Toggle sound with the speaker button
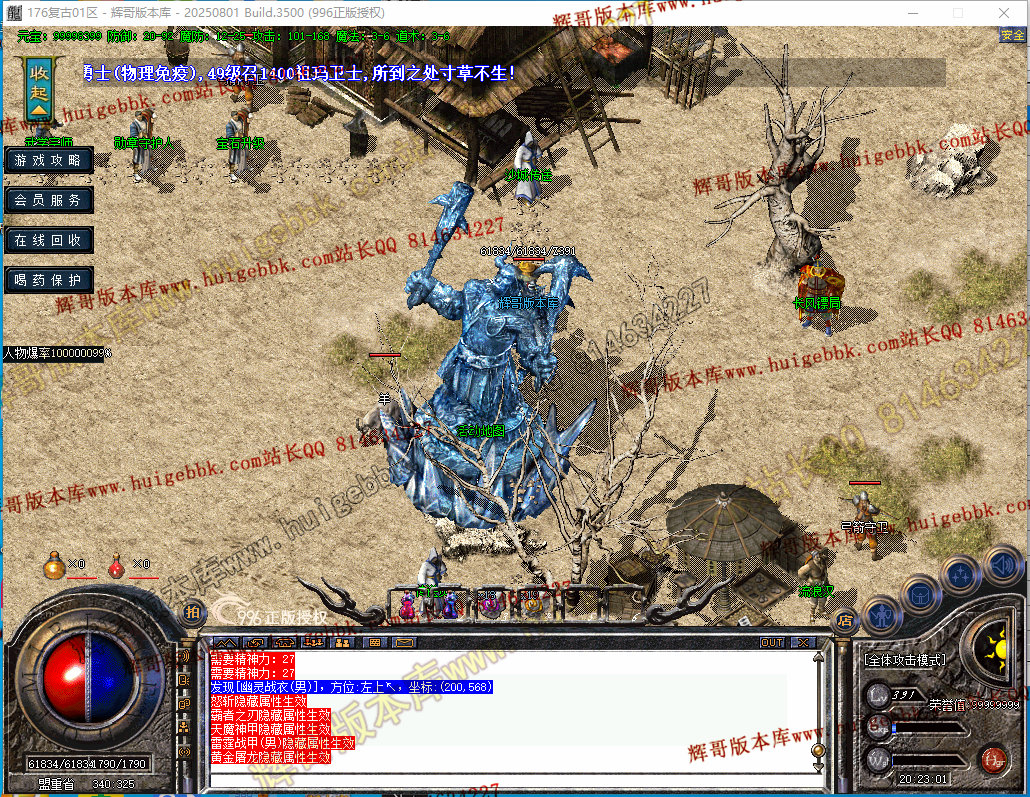The width and height of the screenshot is (1030, 797). pyautogui.click(x=1002, y=565)
